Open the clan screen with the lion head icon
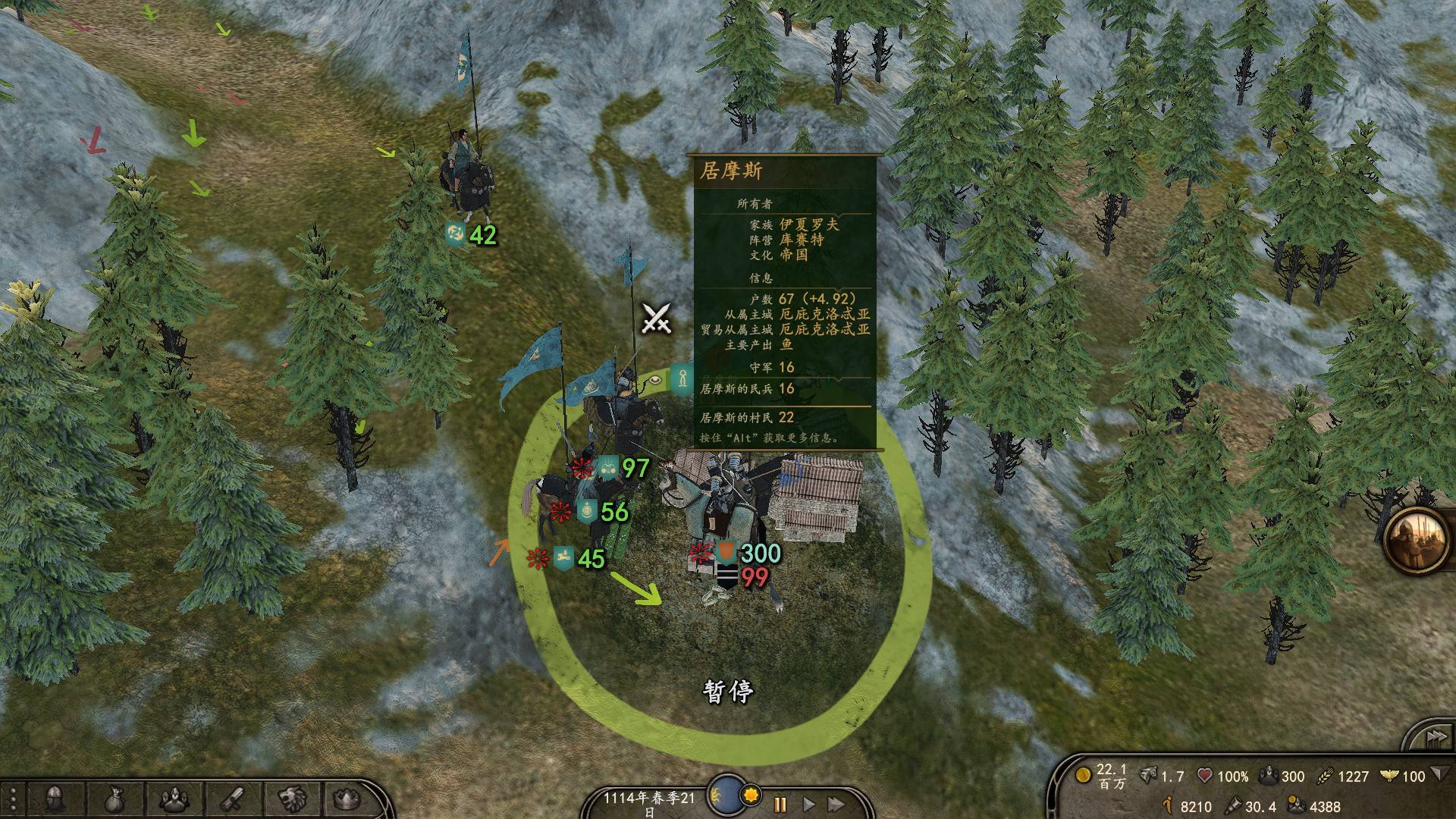Image resolution: width=1456 pixels, height=819 pixels. 291,799
